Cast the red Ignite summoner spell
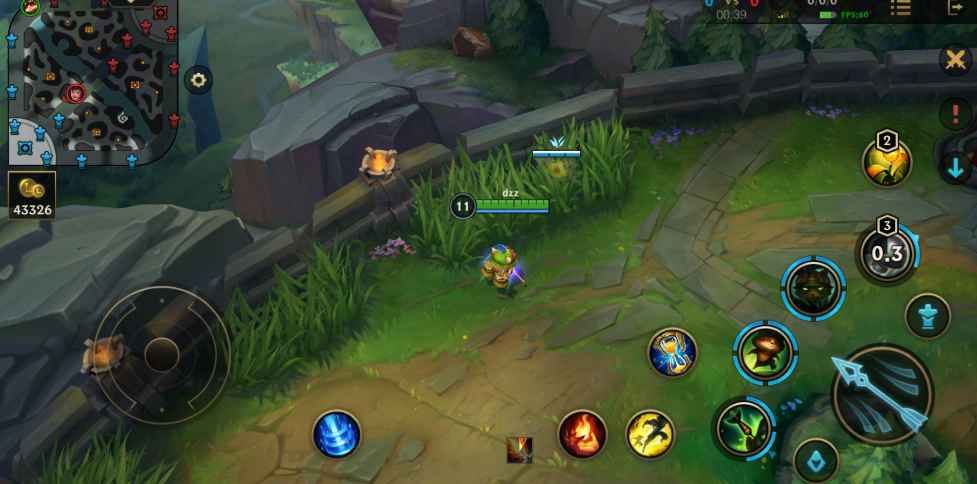977x484 pixels. [582, 434]
